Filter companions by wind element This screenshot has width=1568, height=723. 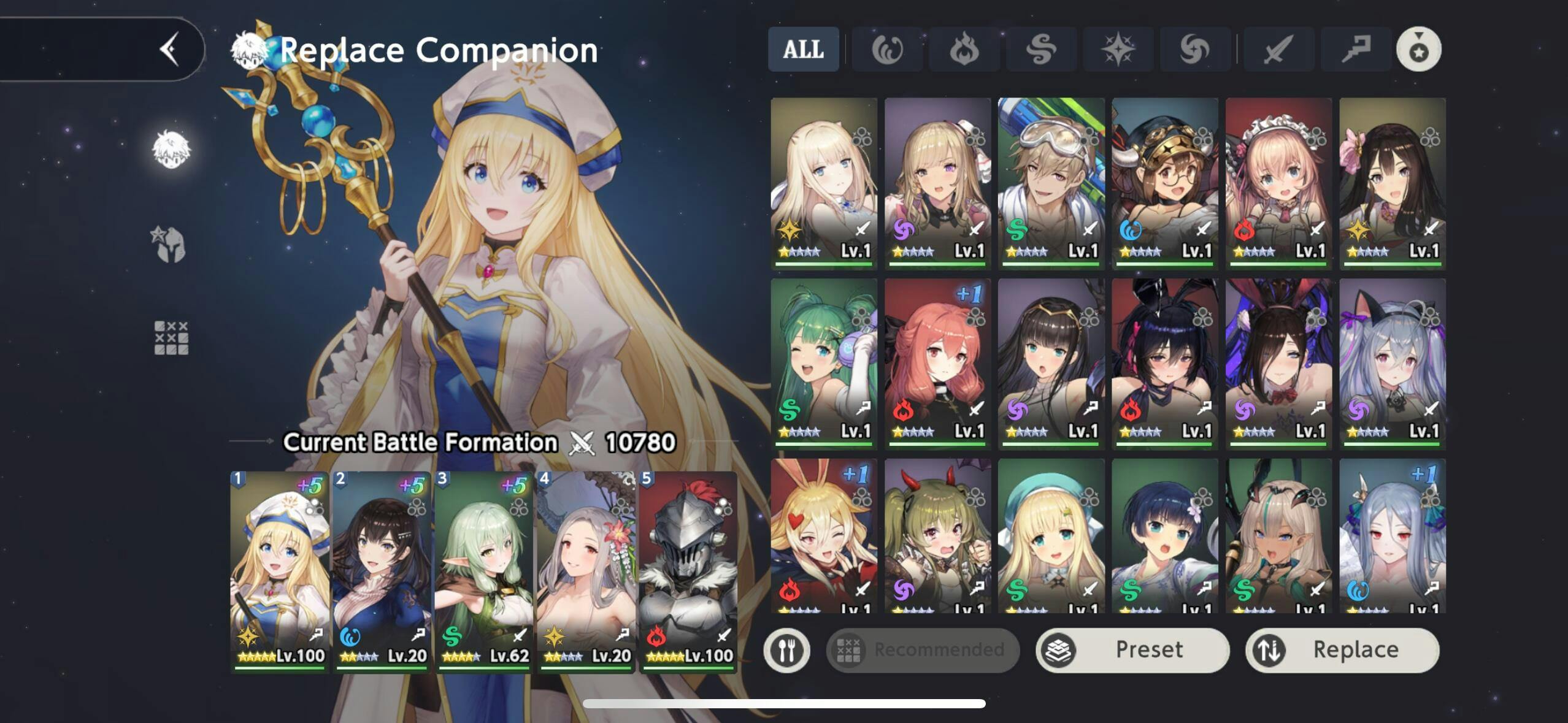coord(1041,49)
